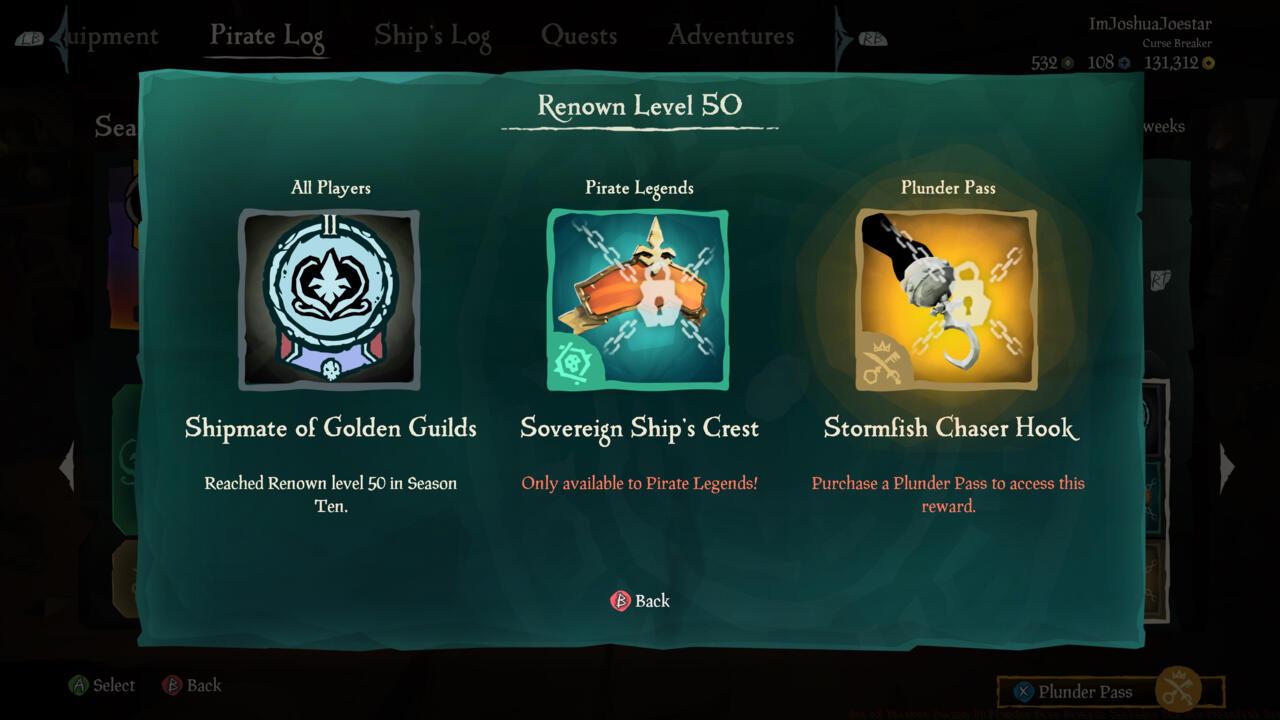Open the Adventures tab
Screen dimensions: 1280x720
tap(729, 34)
